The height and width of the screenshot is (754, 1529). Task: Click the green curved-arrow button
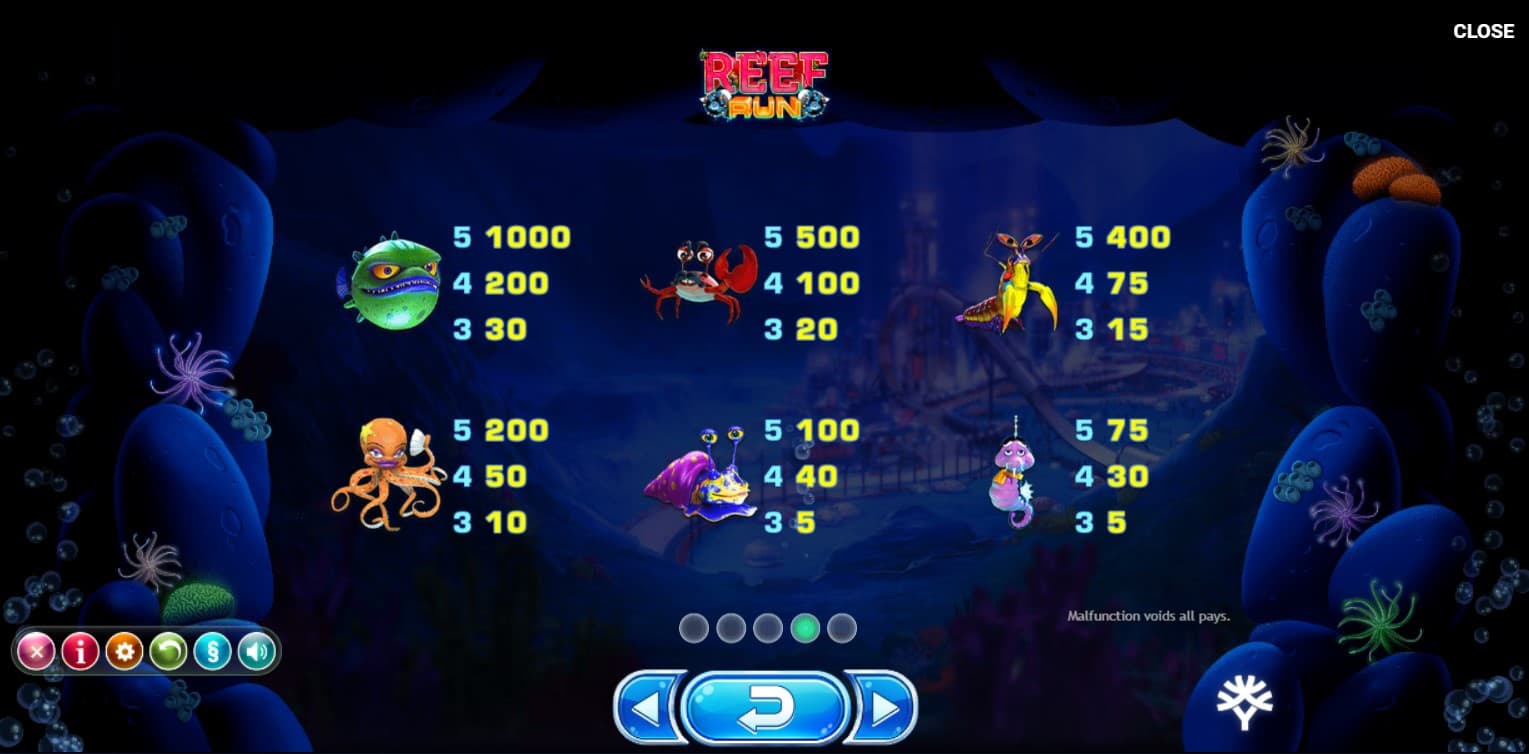coord(168,653)
